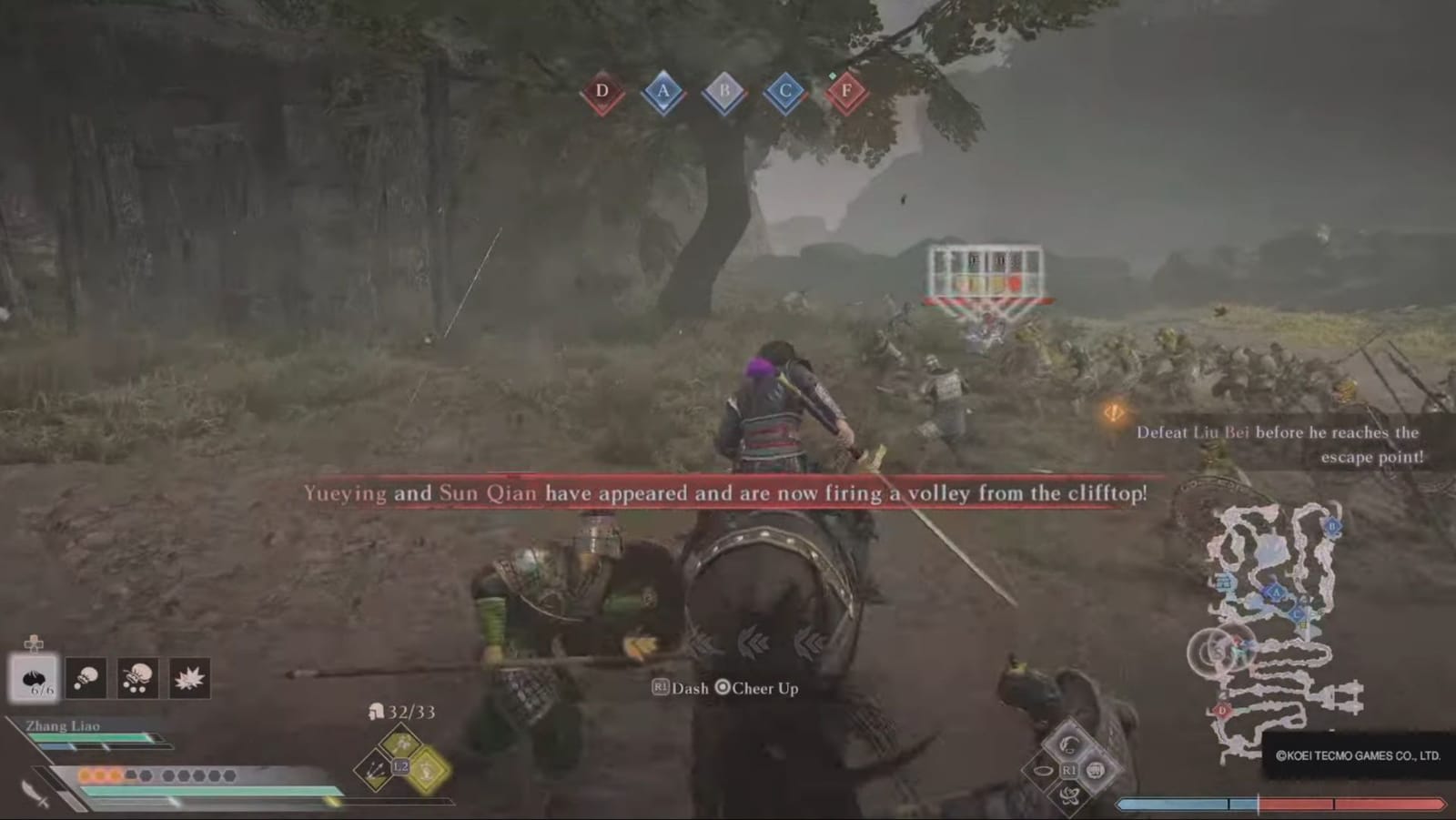The width and height of the screenshot is (1456, 820).
Task: Toggle the Cheer Up circle-button prompt
Action: [x=758, y=689]
